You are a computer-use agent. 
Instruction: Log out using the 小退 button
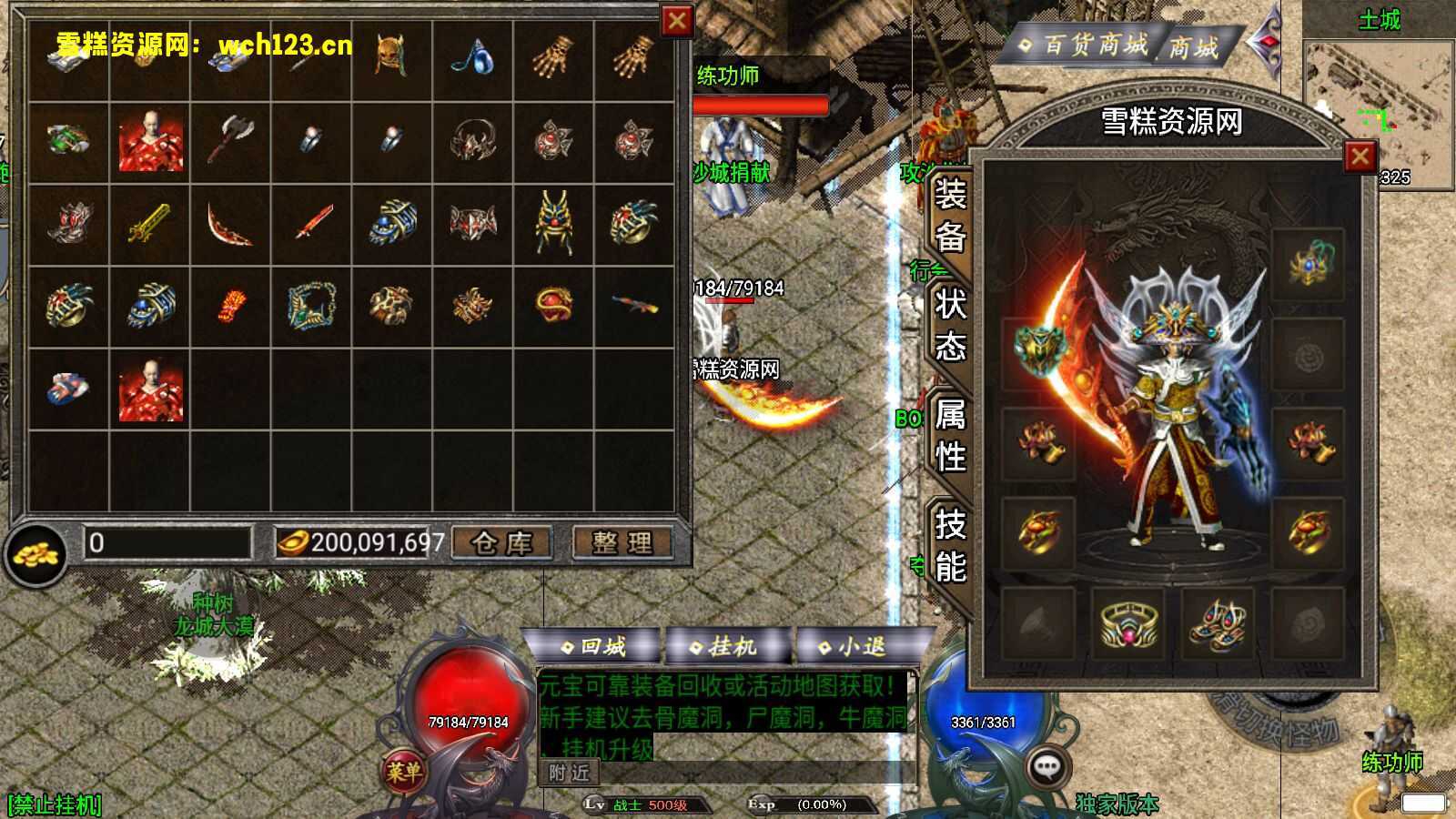854,646
